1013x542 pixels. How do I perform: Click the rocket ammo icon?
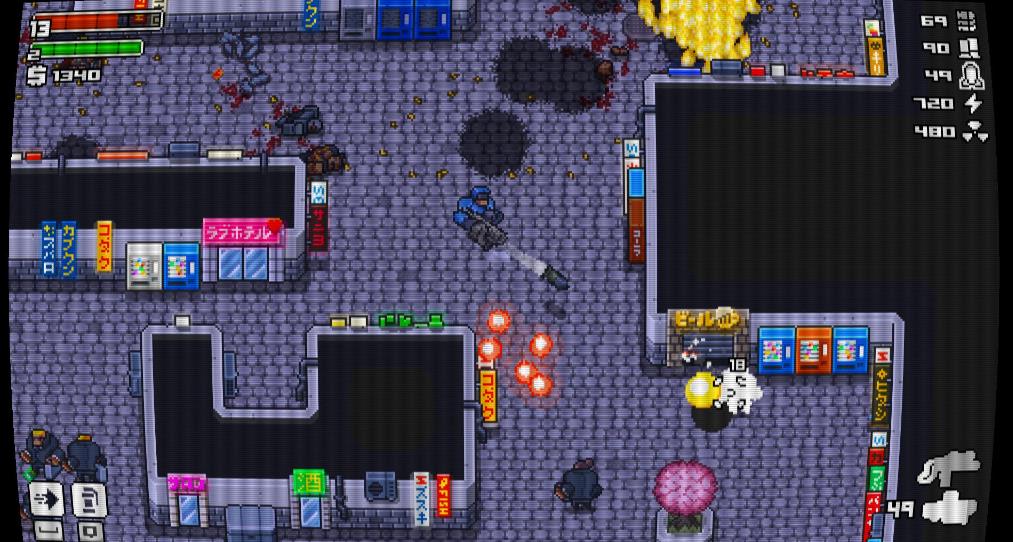[x=970, y=75]
